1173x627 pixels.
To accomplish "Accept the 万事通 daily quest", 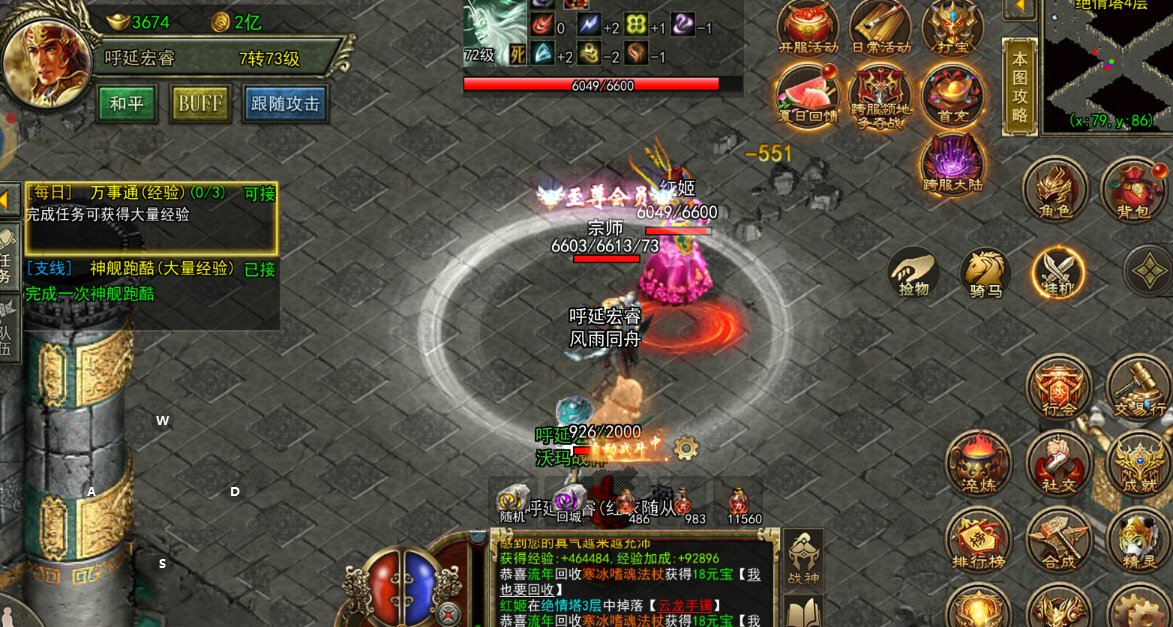I will pyautogui.click(x=259, y=193).
